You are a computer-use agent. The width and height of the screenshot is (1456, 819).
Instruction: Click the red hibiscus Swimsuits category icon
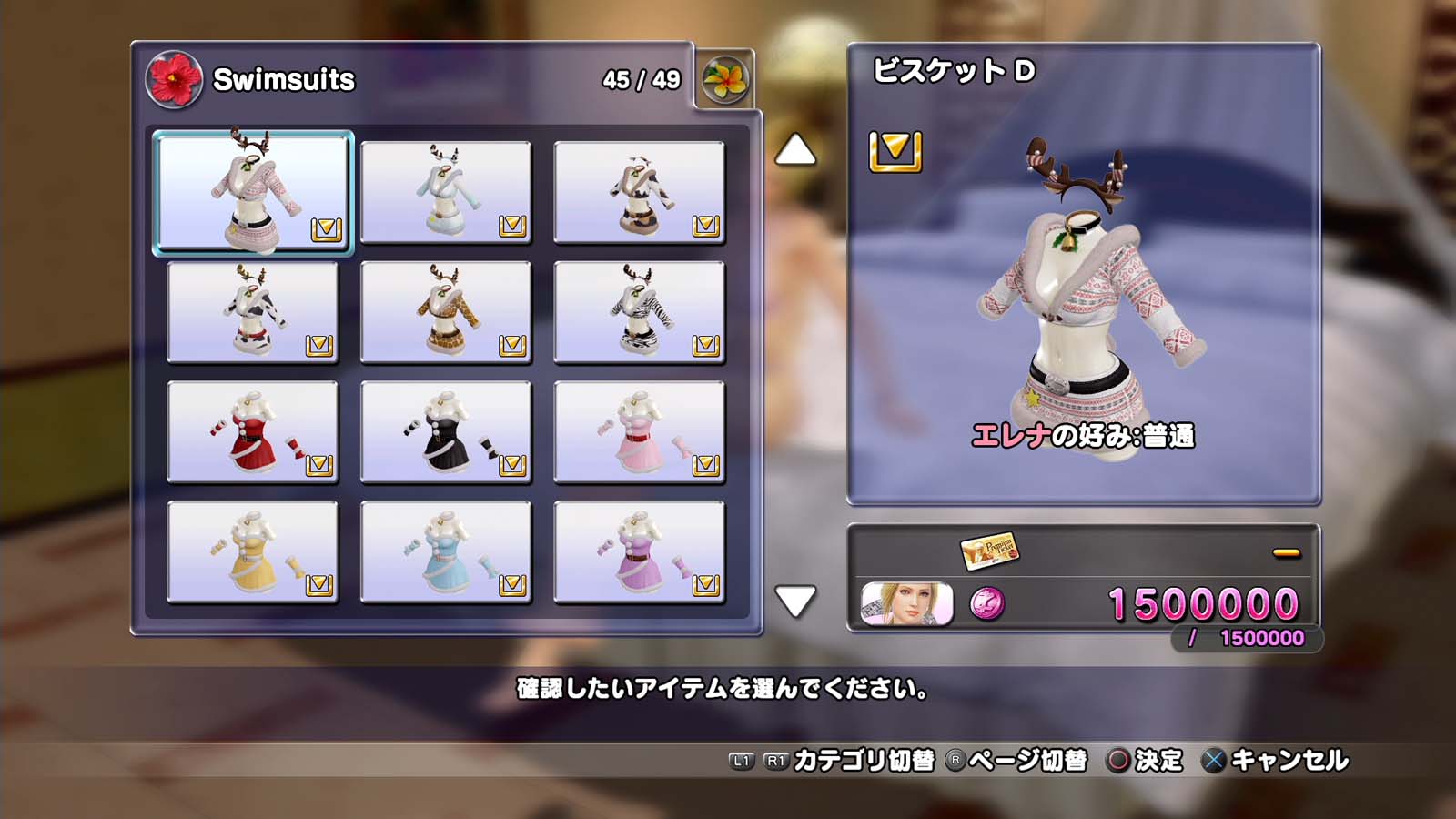[x=174, y=79]
